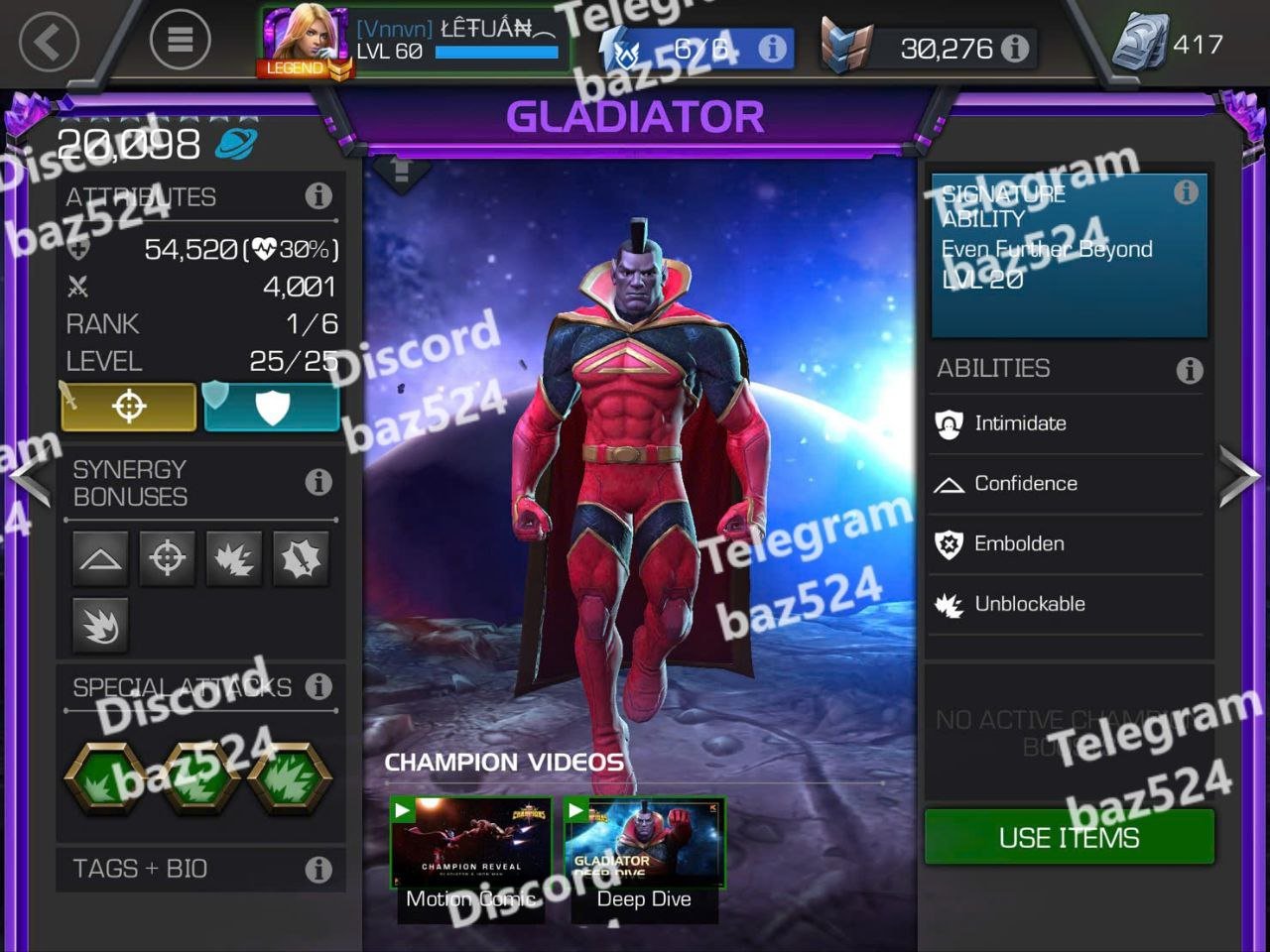The image size is (1270, 952).
Task: Select the teal shield defense stat button
Action: [x=272, y=407]
